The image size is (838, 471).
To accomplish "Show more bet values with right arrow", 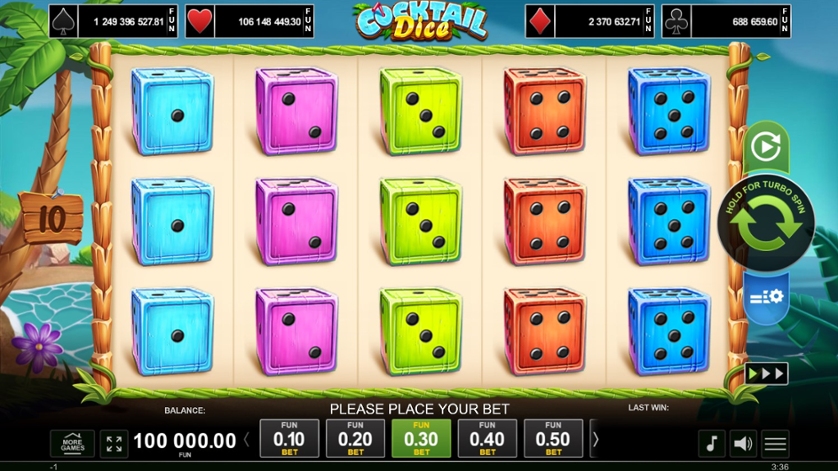I will pos(596,438).
